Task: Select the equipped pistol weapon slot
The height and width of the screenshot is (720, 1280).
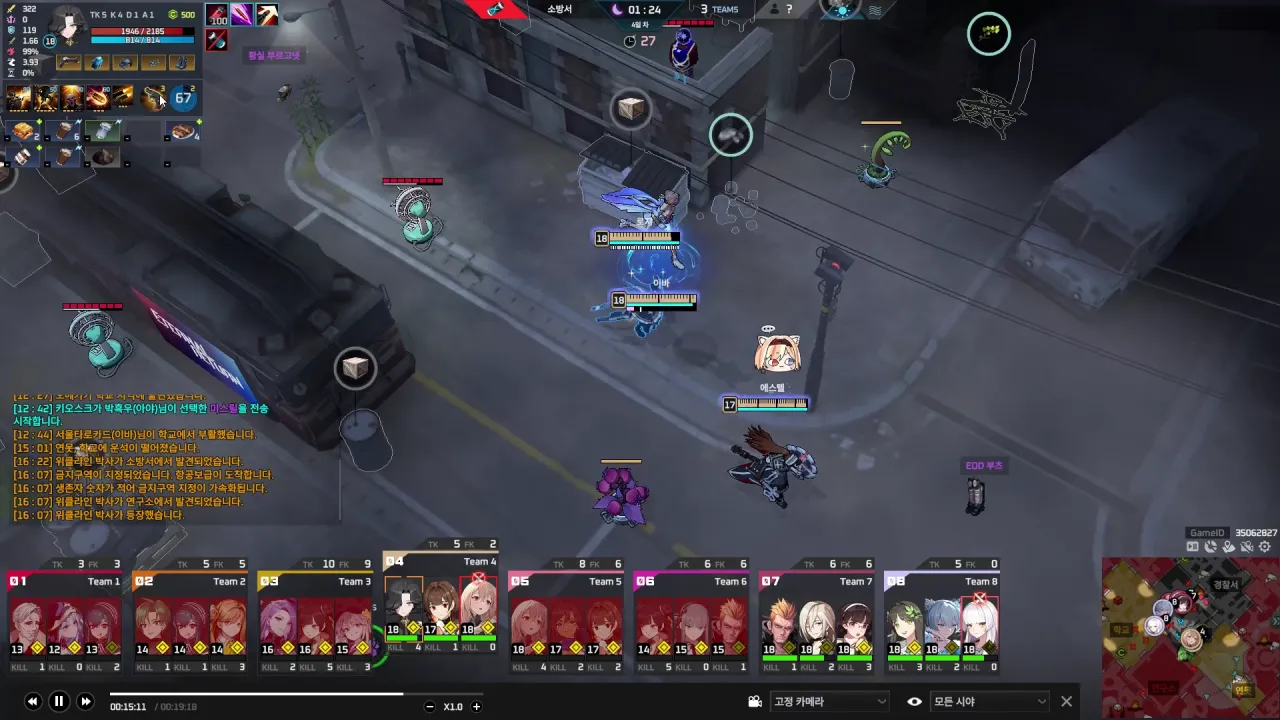Action: tap(69, 63)
